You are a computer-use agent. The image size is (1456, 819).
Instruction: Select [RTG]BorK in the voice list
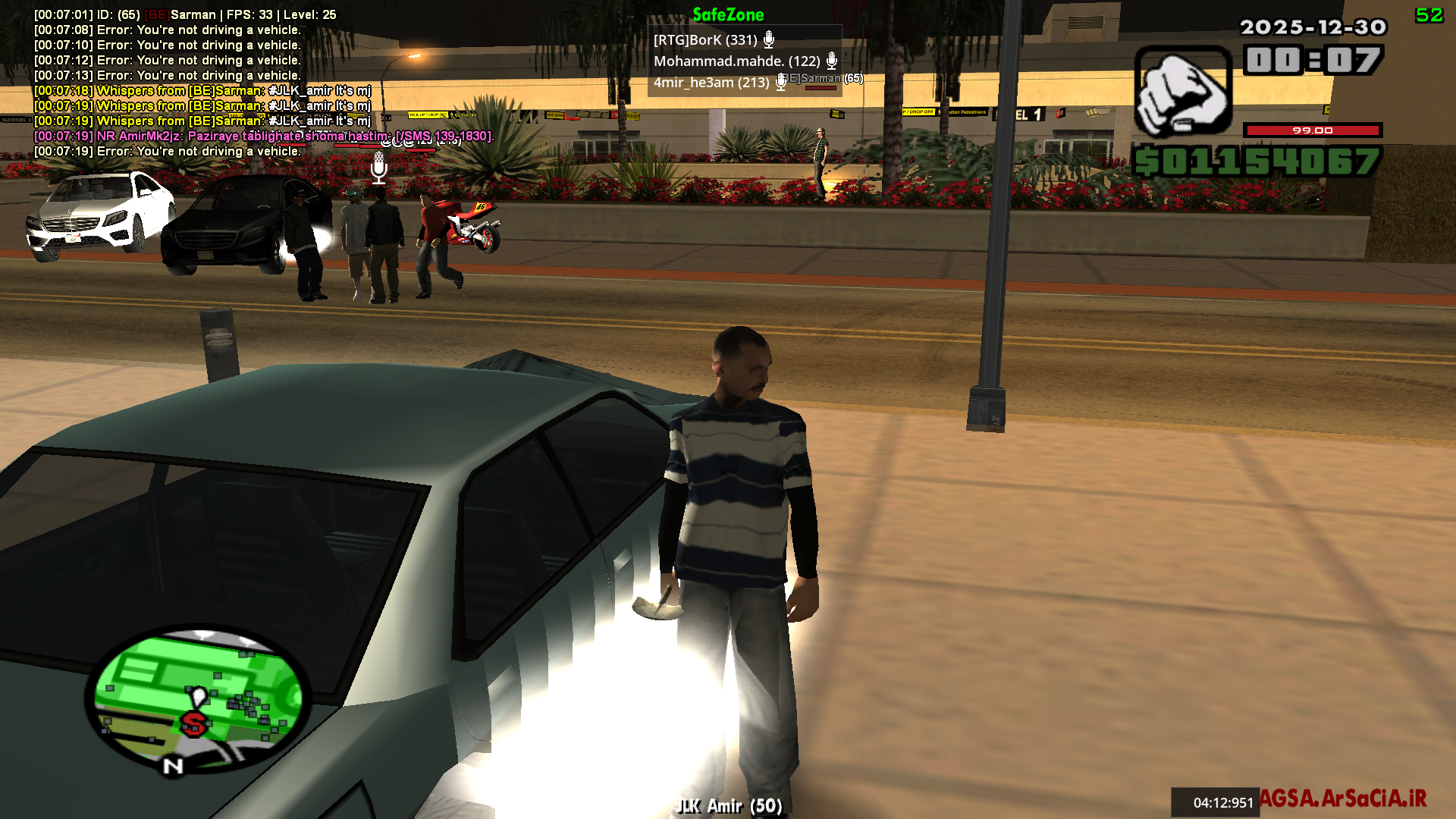[x=705, y=40]
